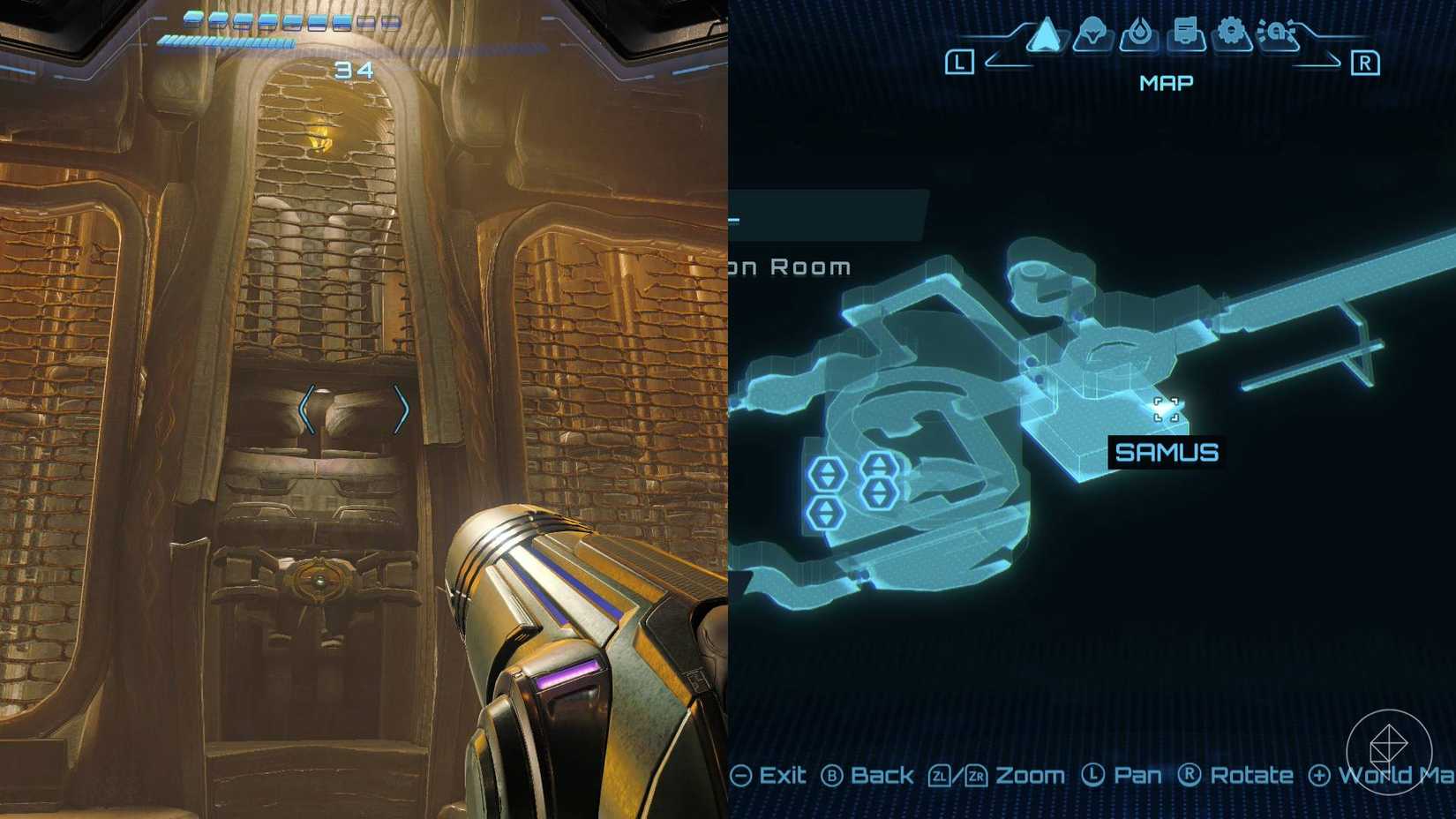Click the gear Options icon
The width and height of the screenshot is (1456, 819).
pyautogui.click(x=1232, y=32)
